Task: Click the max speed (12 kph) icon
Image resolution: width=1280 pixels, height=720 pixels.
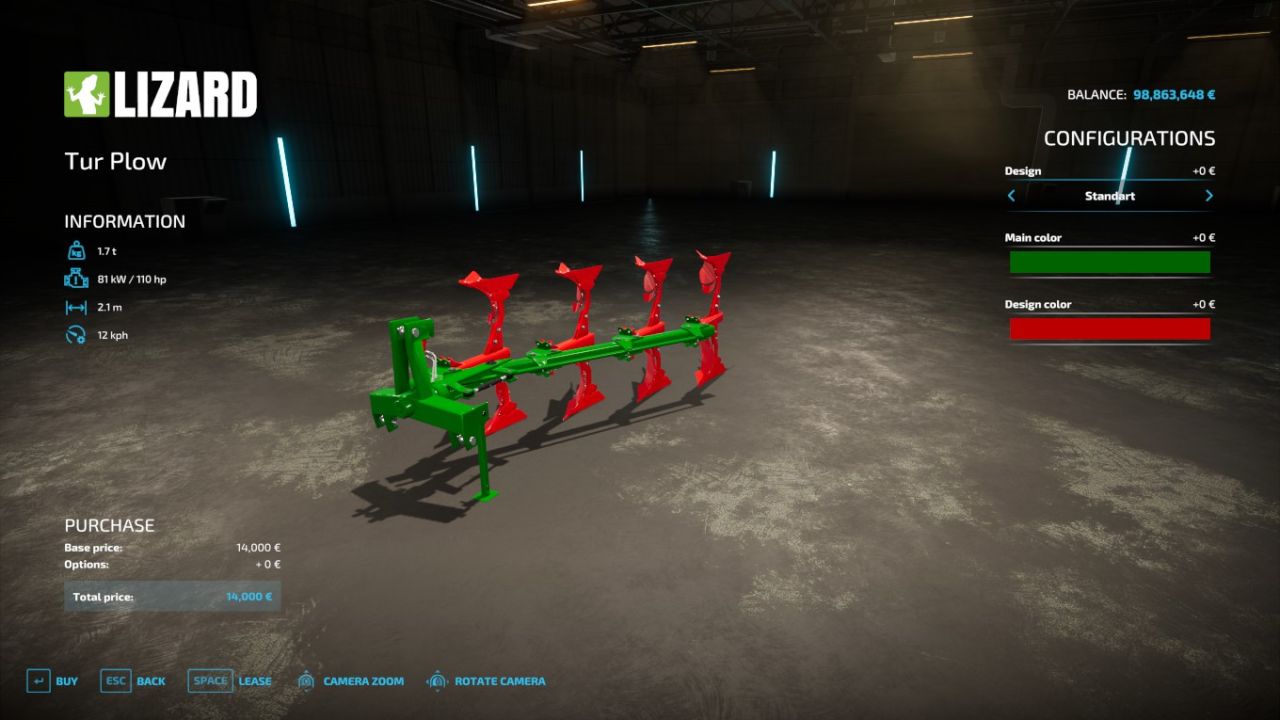Action: point(75,335)
